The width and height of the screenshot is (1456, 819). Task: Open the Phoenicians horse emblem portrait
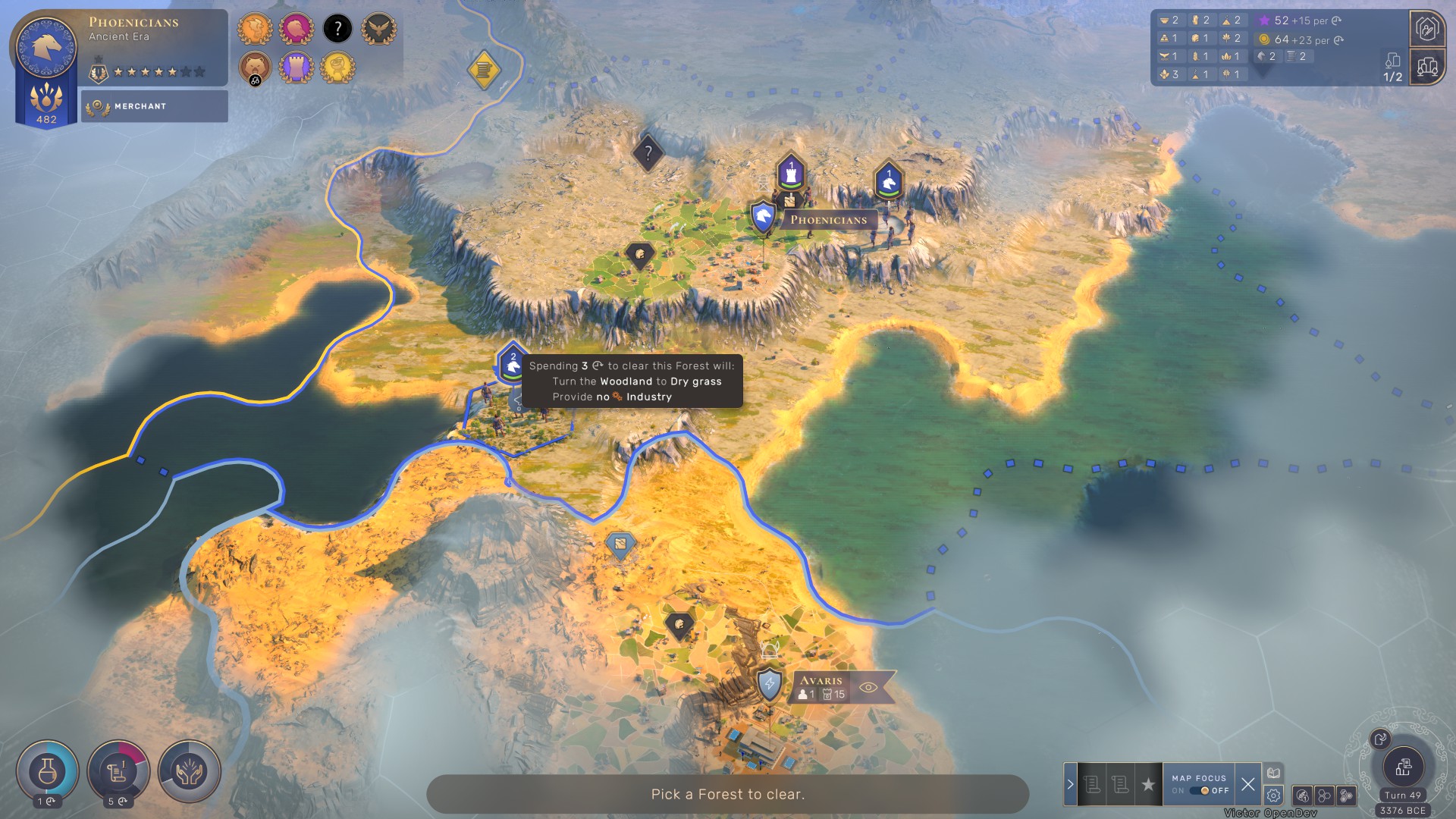click(46, 47)
